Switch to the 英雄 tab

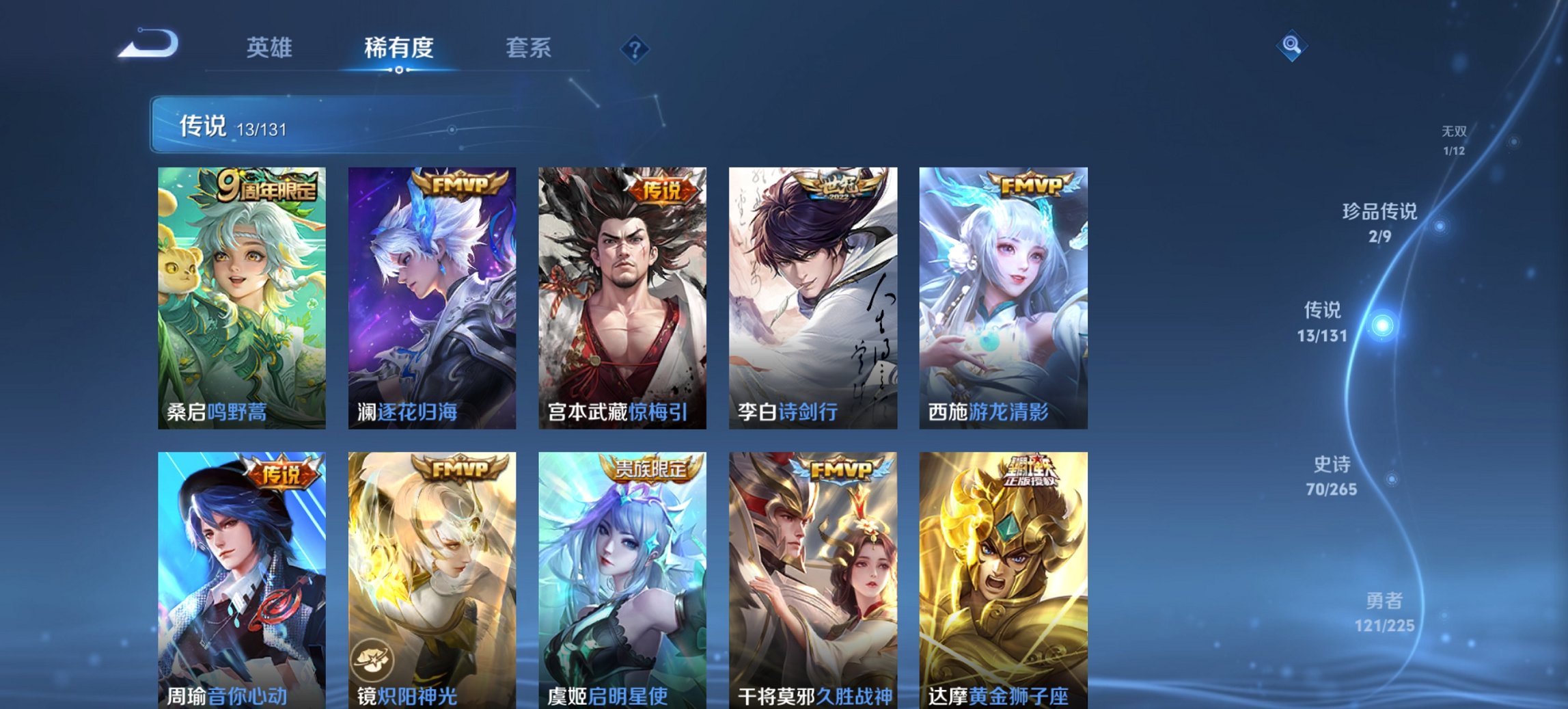[x=271, y=48]
